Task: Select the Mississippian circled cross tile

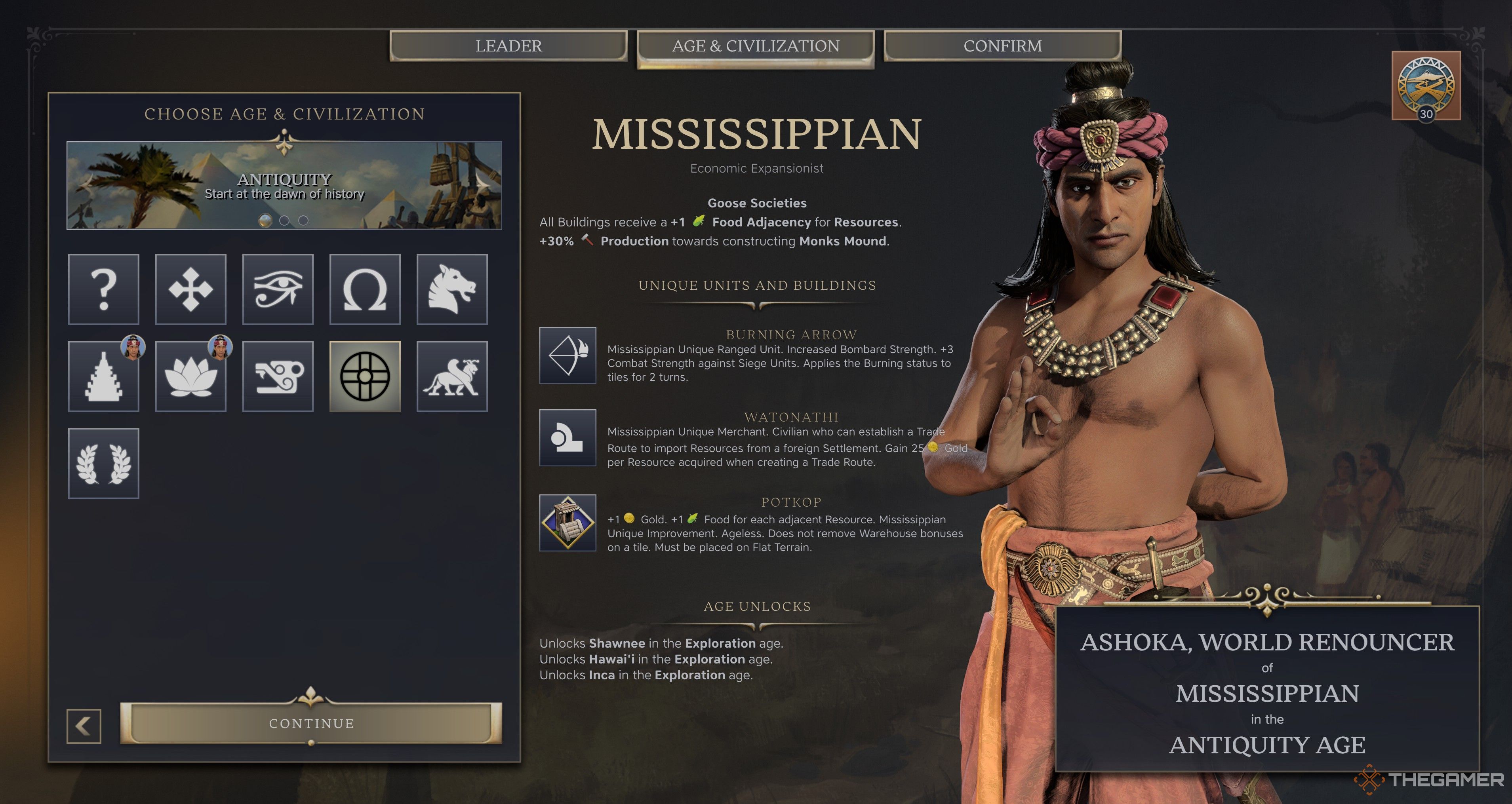Action: [364, 376]
